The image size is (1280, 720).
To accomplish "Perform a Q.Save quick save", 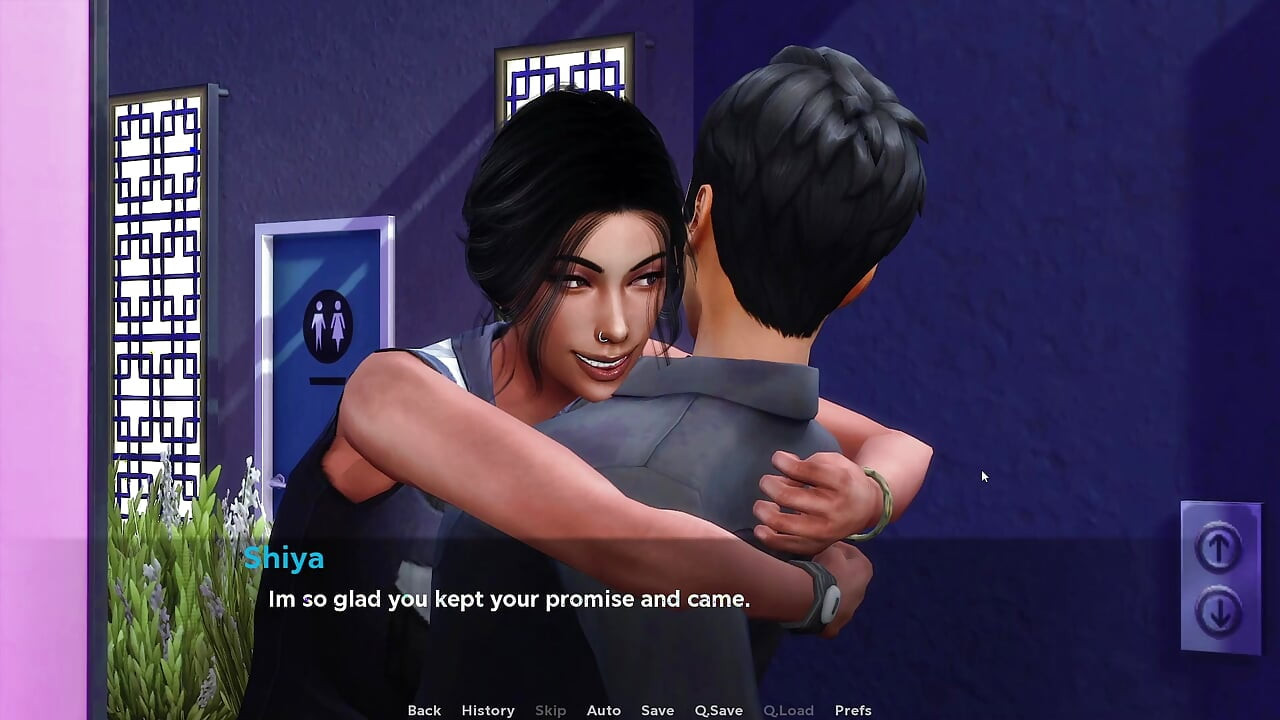I will (x=718, y=710).
